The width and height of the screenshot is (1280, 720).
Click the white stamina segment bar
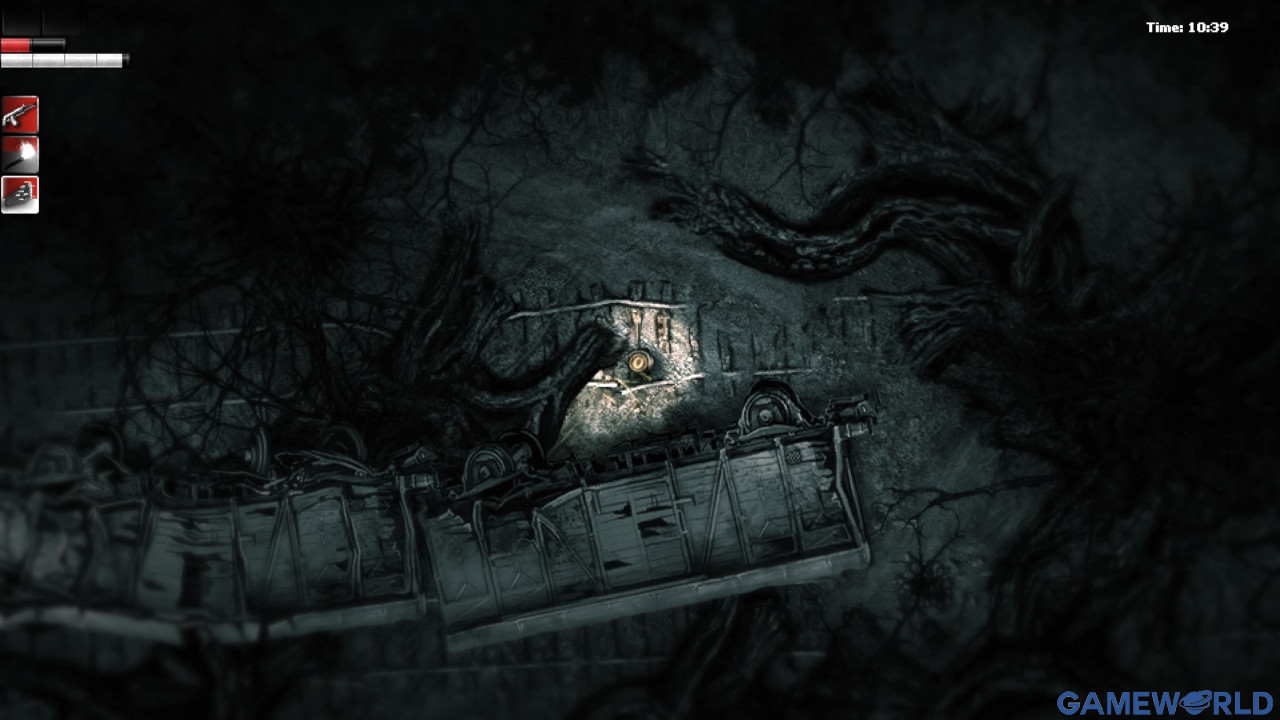[60, 58]
